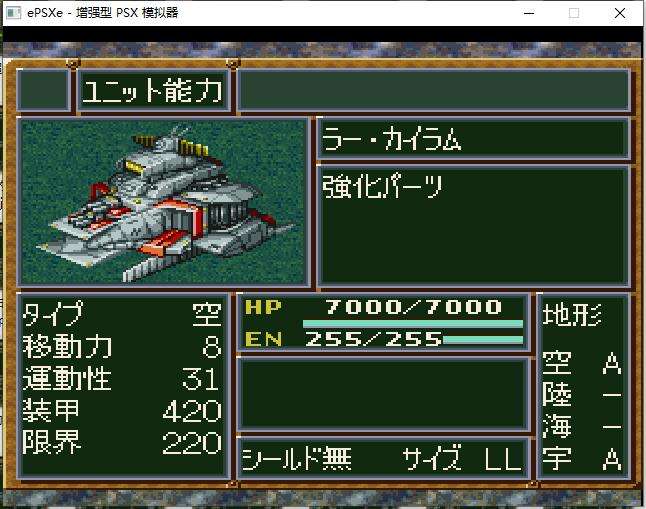Select the ラー・カイラム unit name field
646x509 pixels.
pyautogui.click(x=473, y=139)
